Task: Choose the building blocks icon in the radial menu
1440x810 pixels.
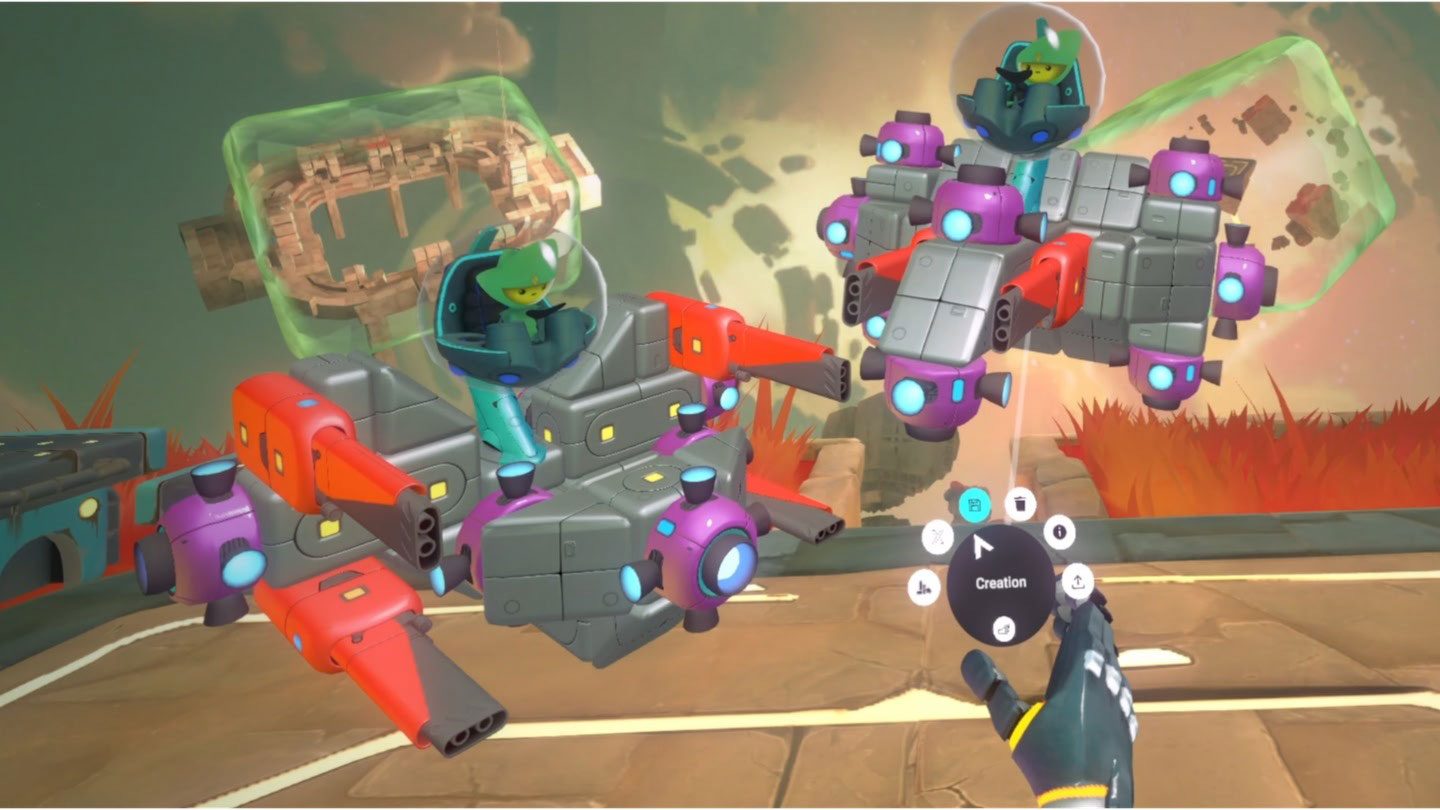Action: 923,589
